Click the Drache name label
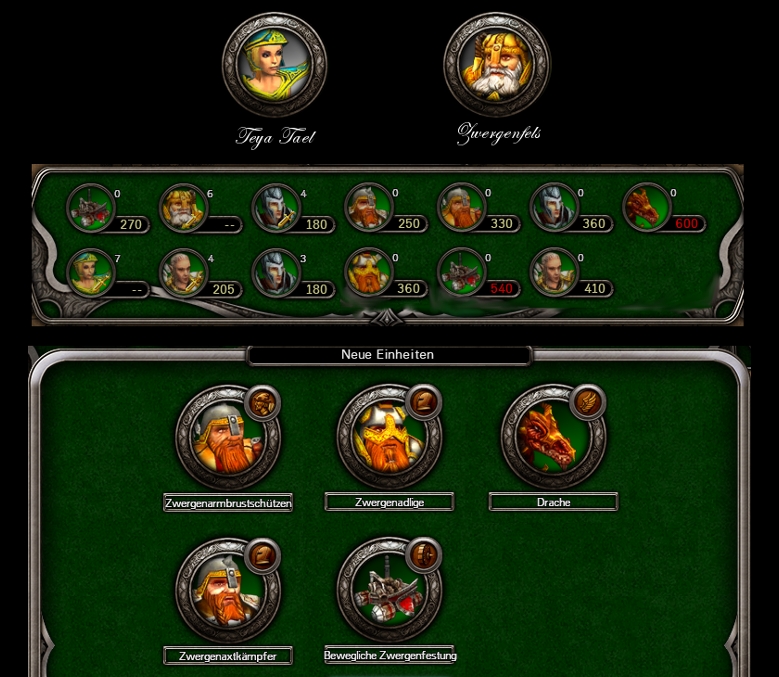 [x=553, y=502]
